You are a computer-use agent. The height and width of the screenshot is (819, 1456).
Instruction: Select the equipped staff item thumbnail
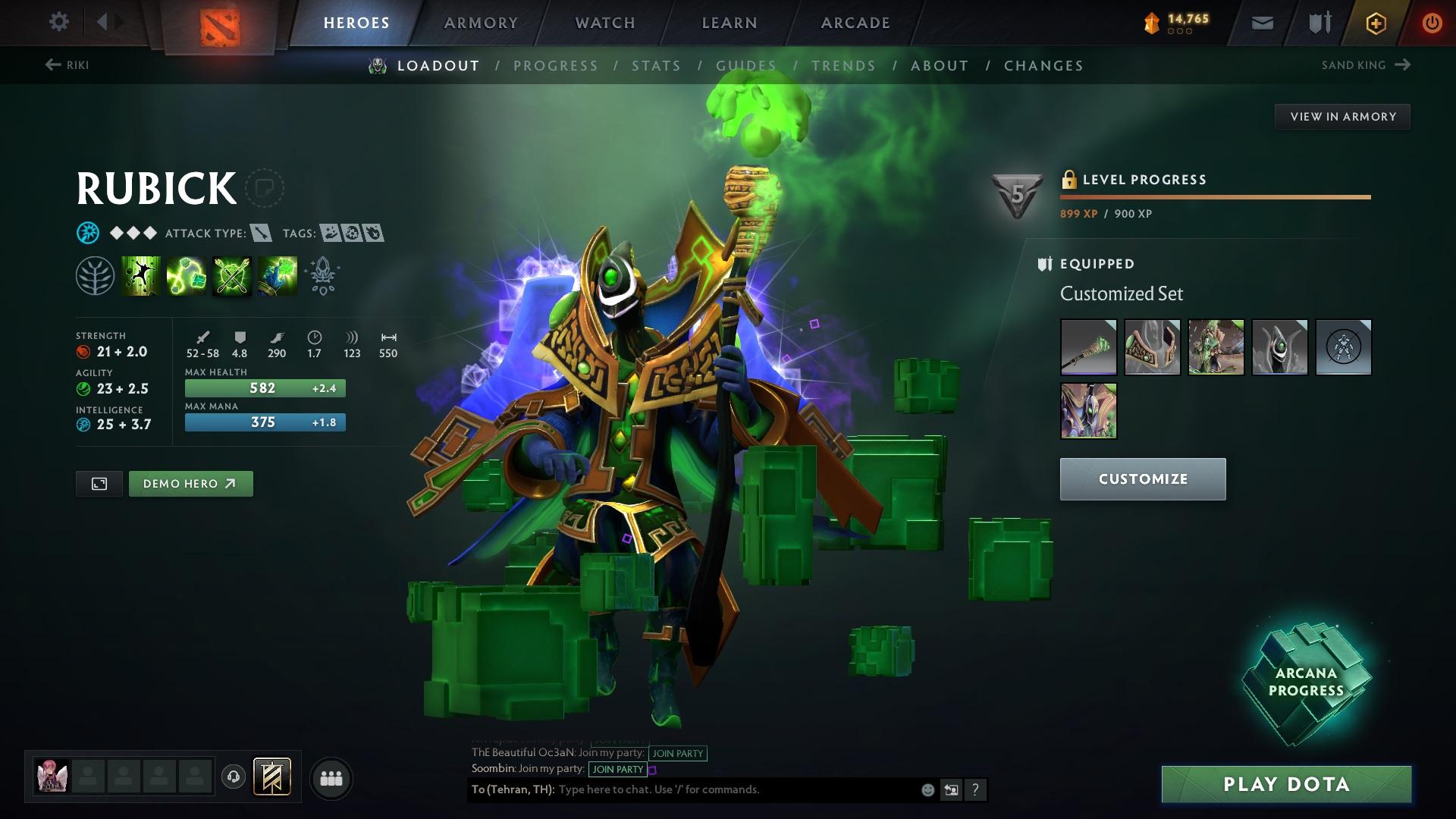[1088, 347]
